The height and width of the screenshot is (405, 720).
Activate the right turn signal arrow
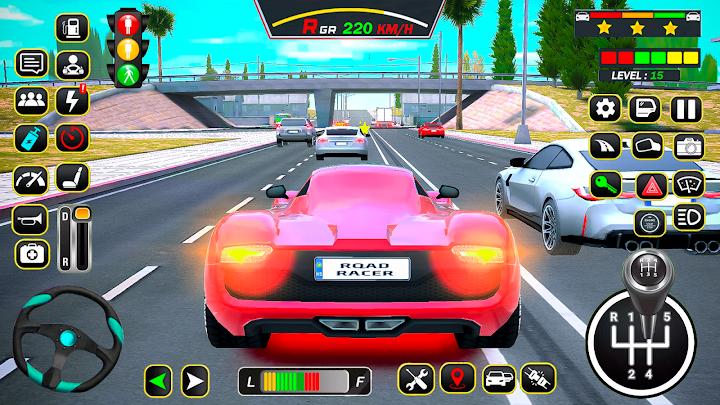coord(193,379)
